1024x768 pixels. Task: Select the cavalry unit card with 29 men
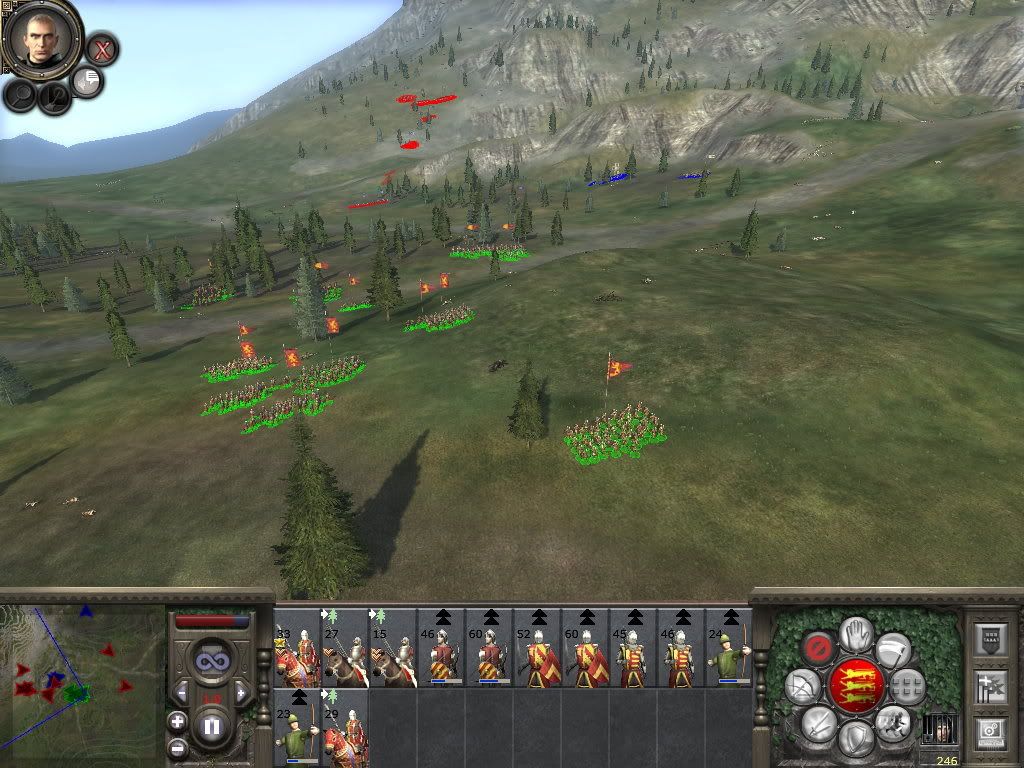click(x=345, y=728)
